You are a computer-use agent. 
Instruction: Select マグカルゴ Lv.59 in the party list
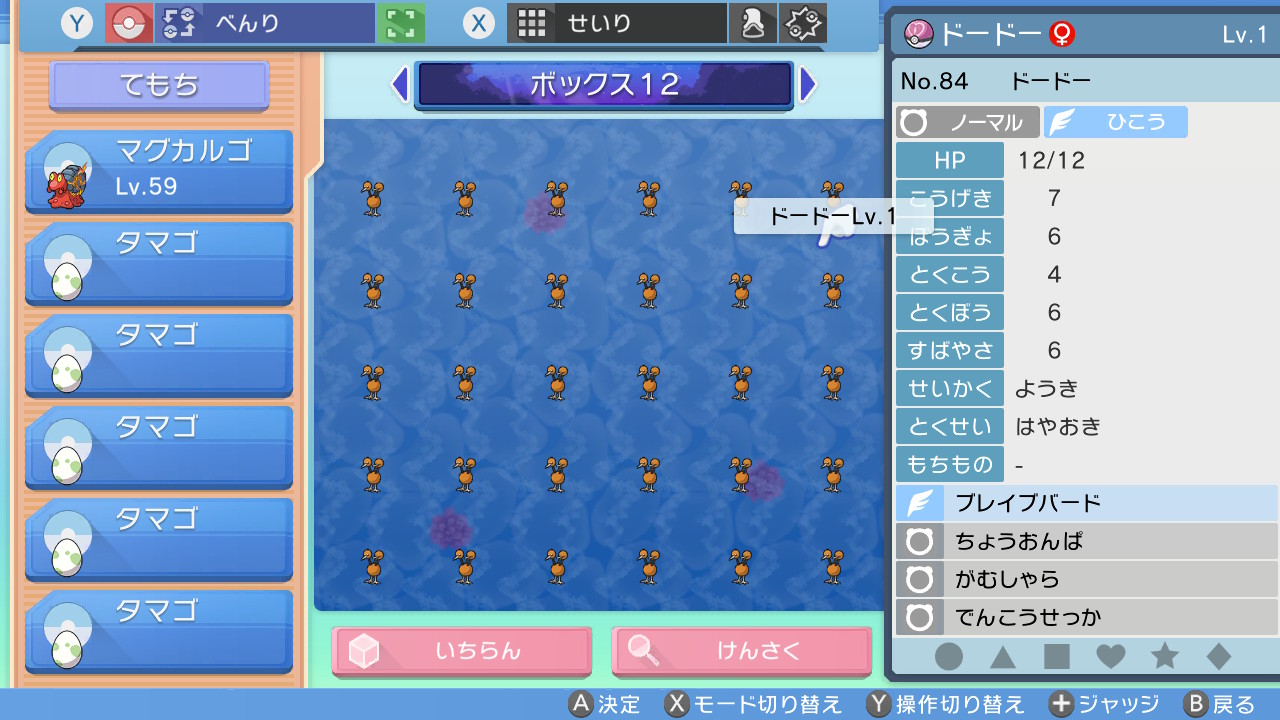coord(158,170)
